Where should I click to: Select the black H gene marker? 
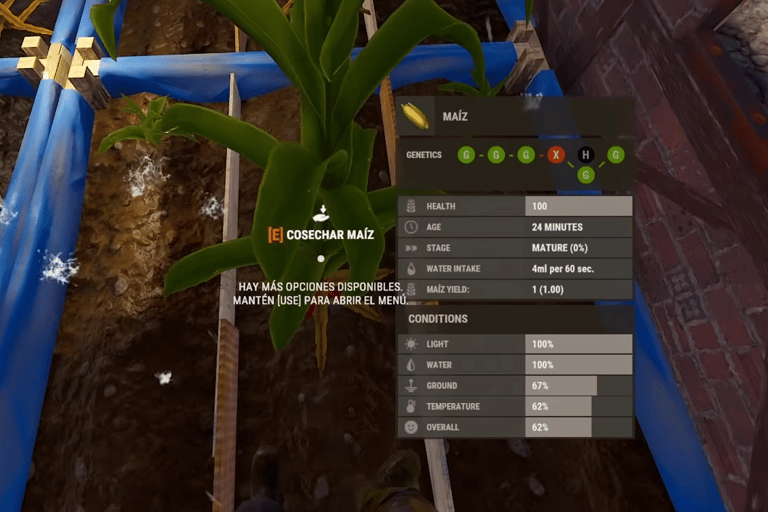pyautogui.click(x=586, y=155)
